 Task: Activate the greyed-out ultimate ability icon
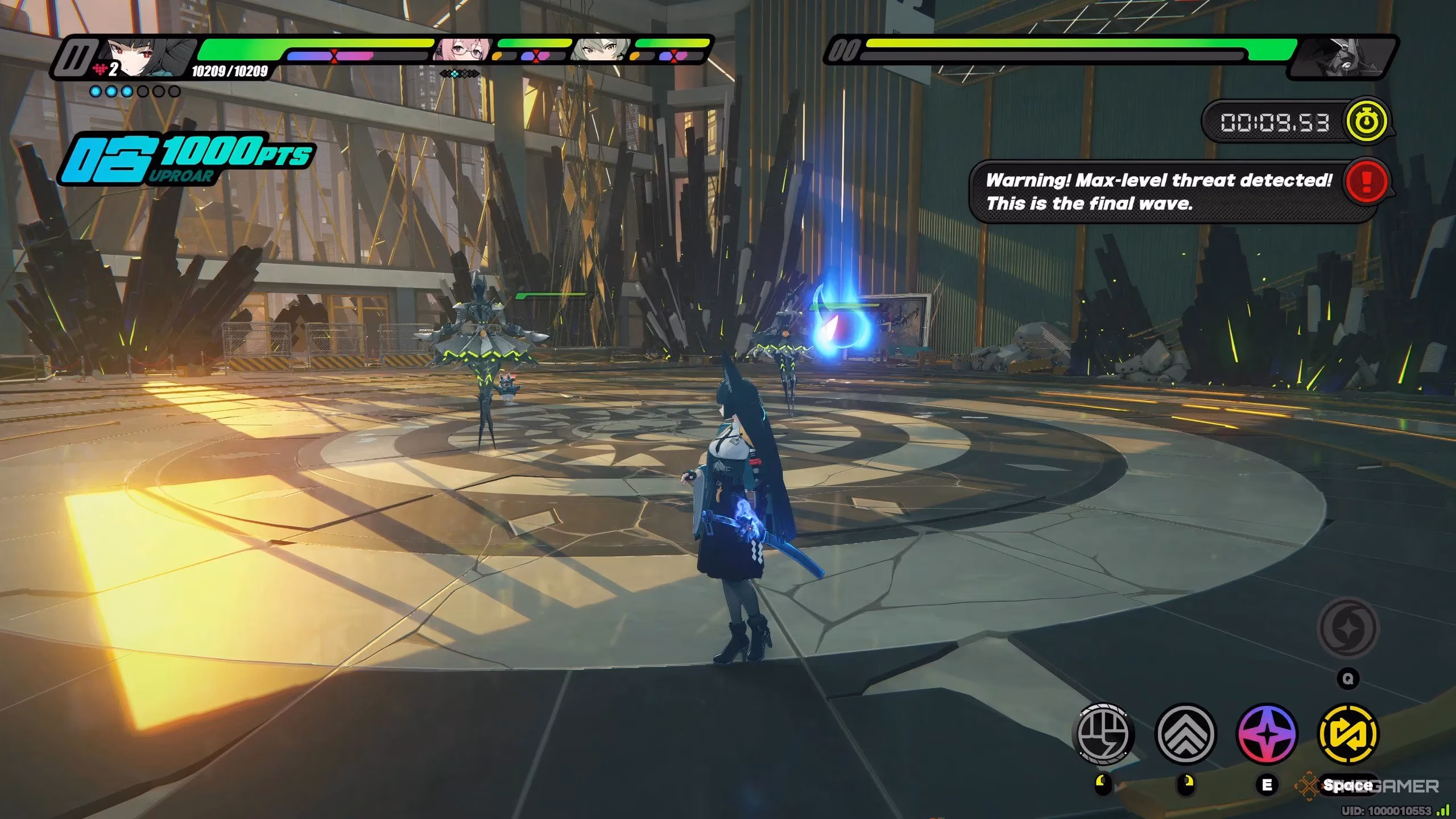tap(1348, 628)
